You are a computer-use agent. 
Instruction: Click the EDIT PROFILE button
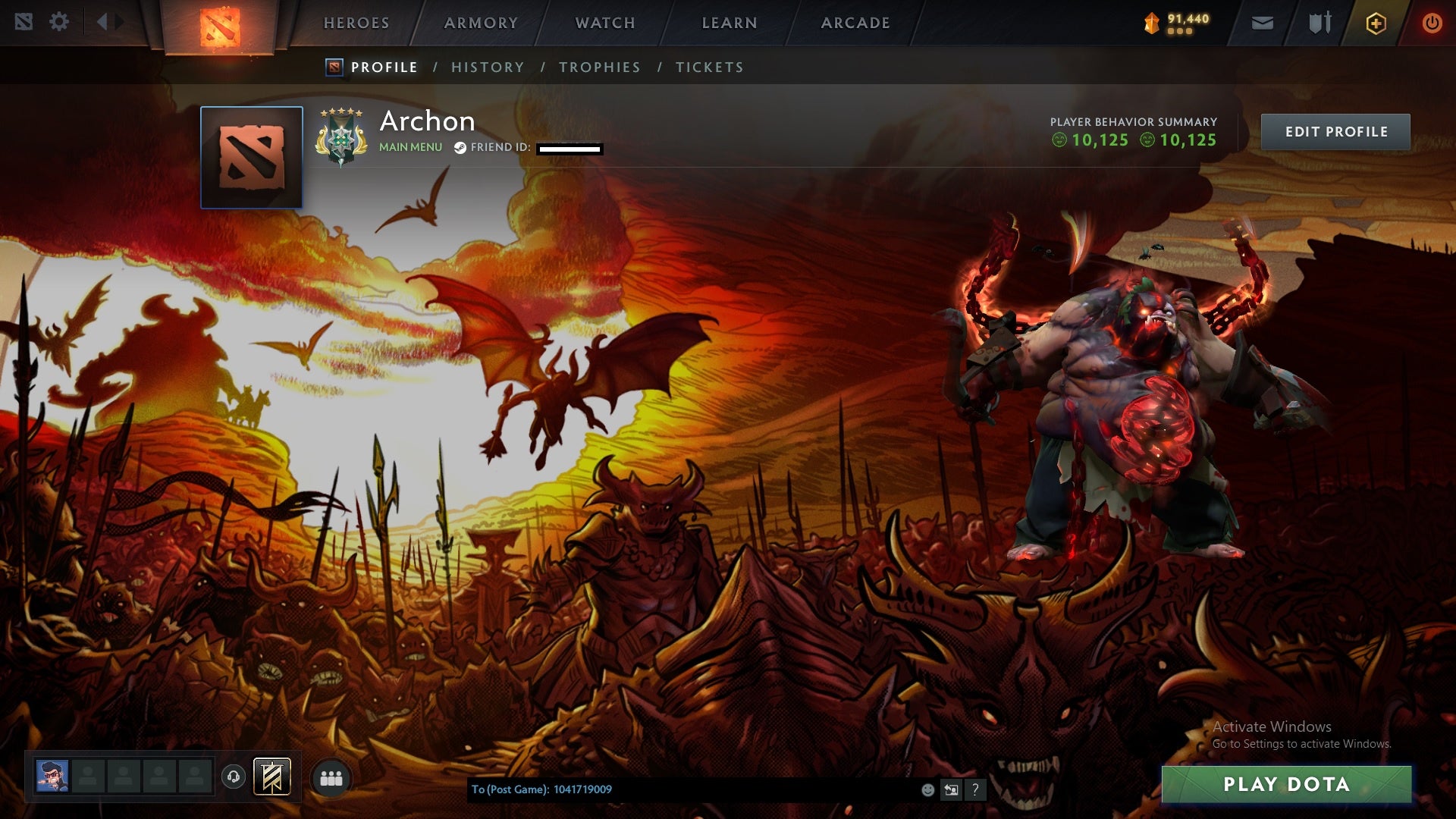click(1335, 130)
